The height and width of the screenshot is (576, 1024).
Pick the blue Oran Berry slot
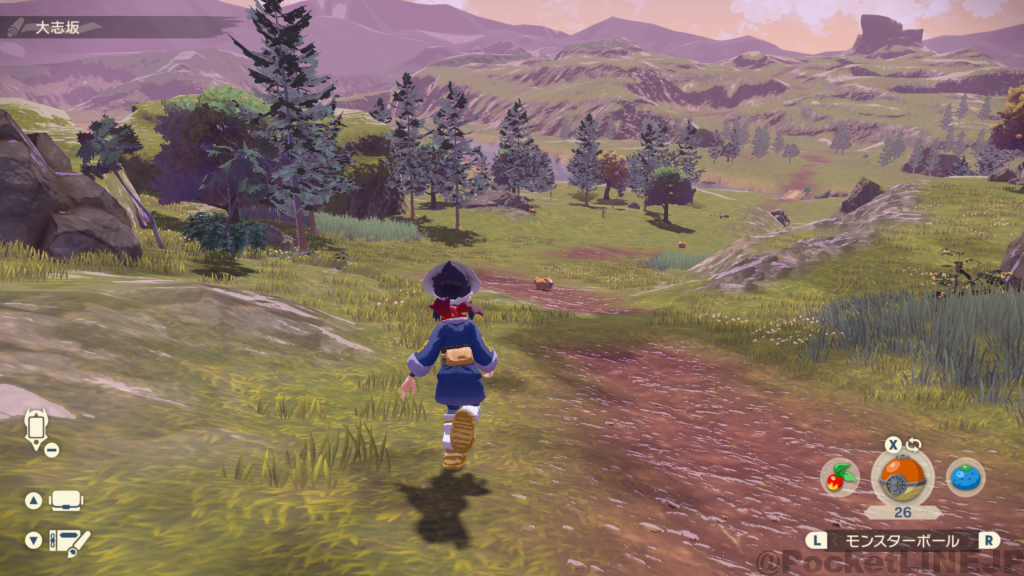pos(965,478)
